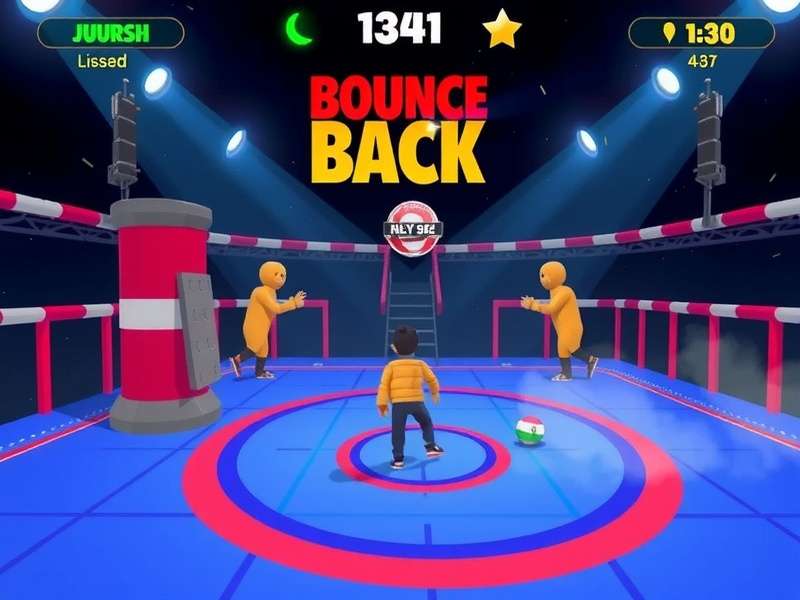Screen dimensions: 800x600
Task: Tap the yellow star icon
Action: (x=502, y=29)
